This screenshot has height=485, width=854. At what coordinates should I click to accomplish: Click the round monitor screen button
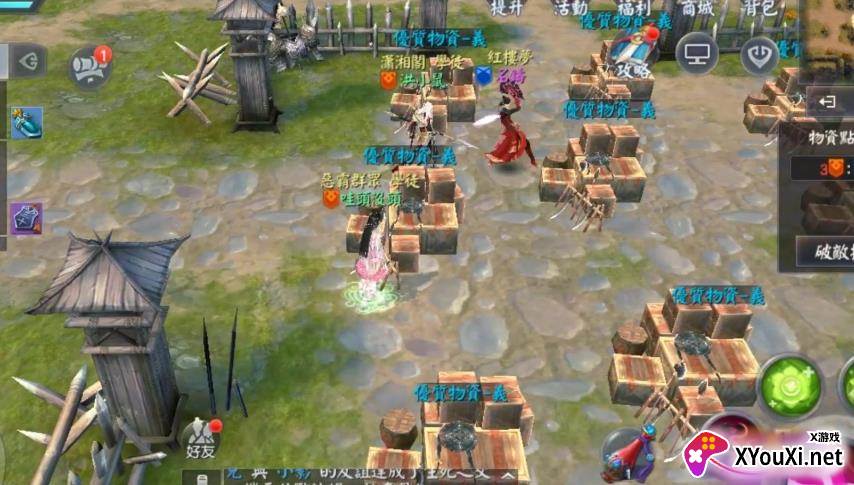coord(697,53)
